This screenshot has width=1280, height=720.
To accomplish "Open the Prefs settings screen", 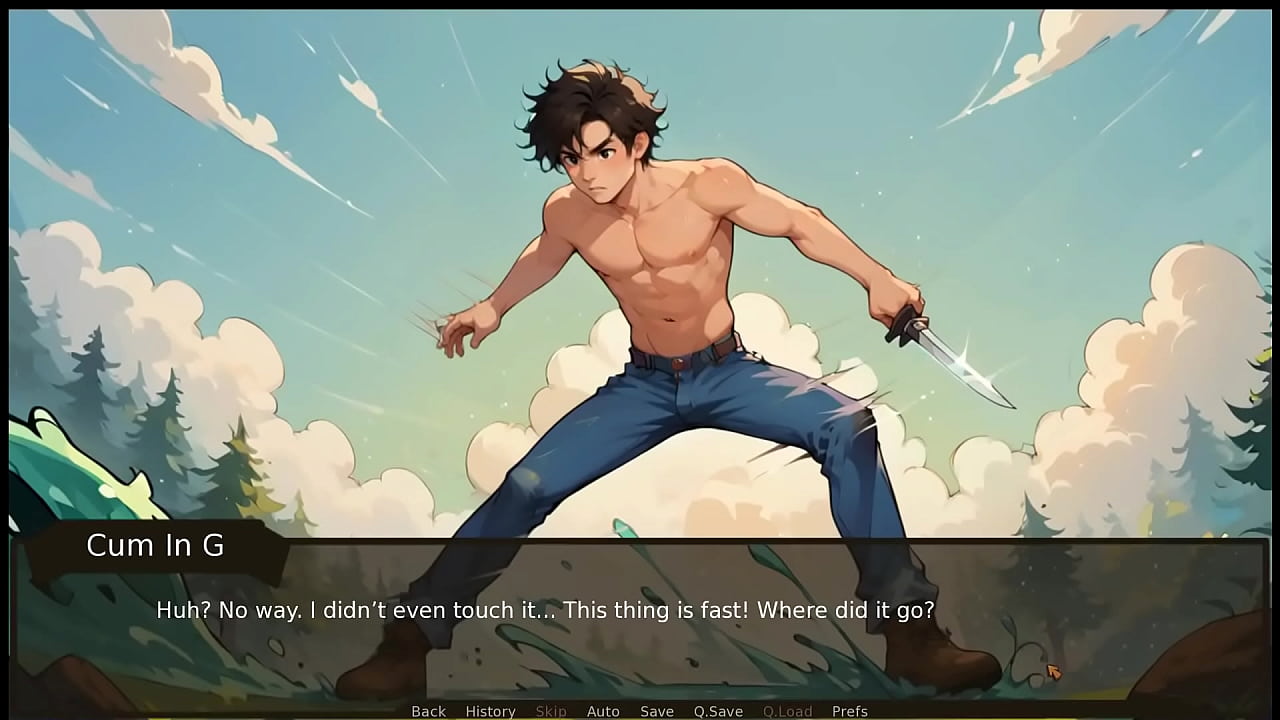I will tap(850, 711).
